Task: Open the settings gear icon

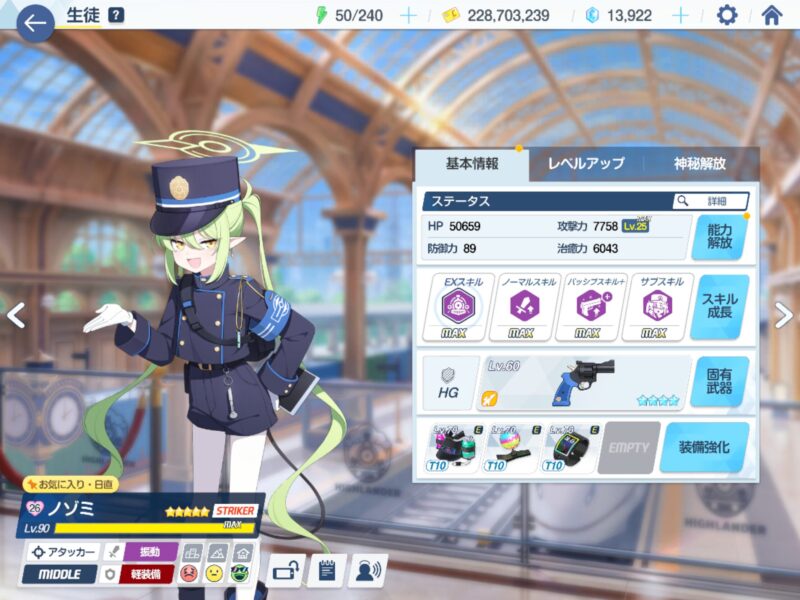Action: coord(727,15)
